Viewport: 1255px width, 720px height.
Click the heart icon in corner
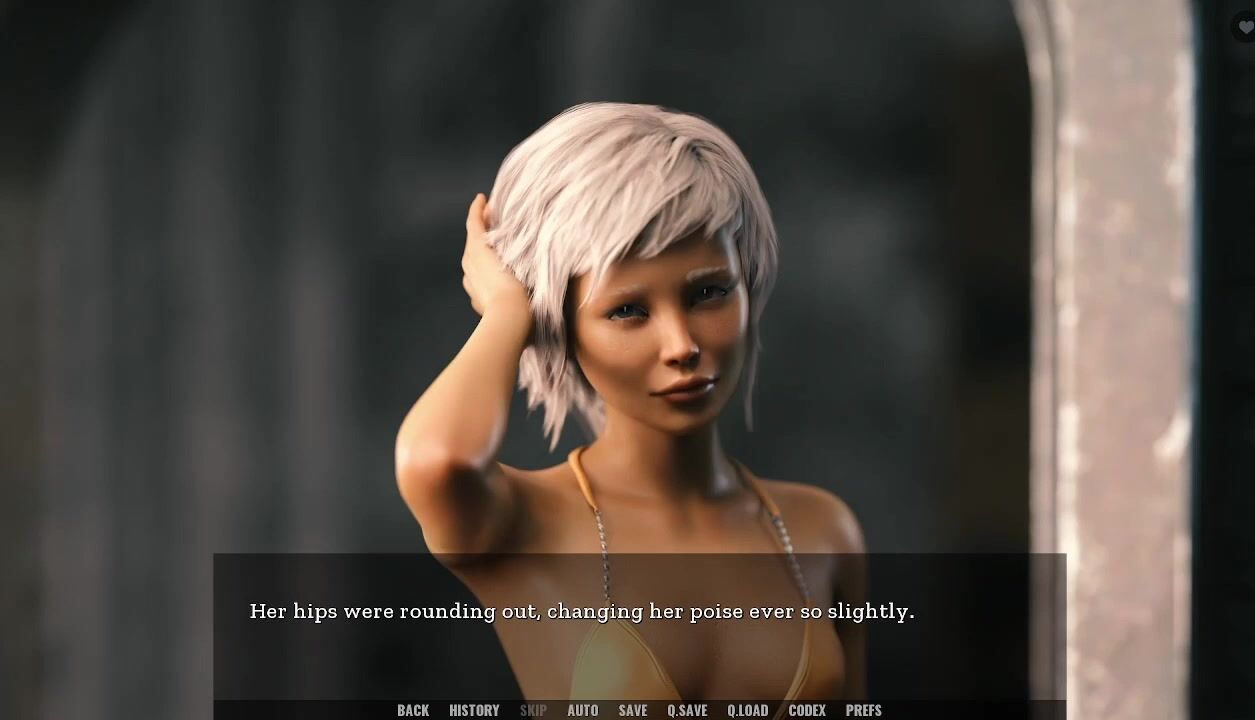click(1245, 28)
